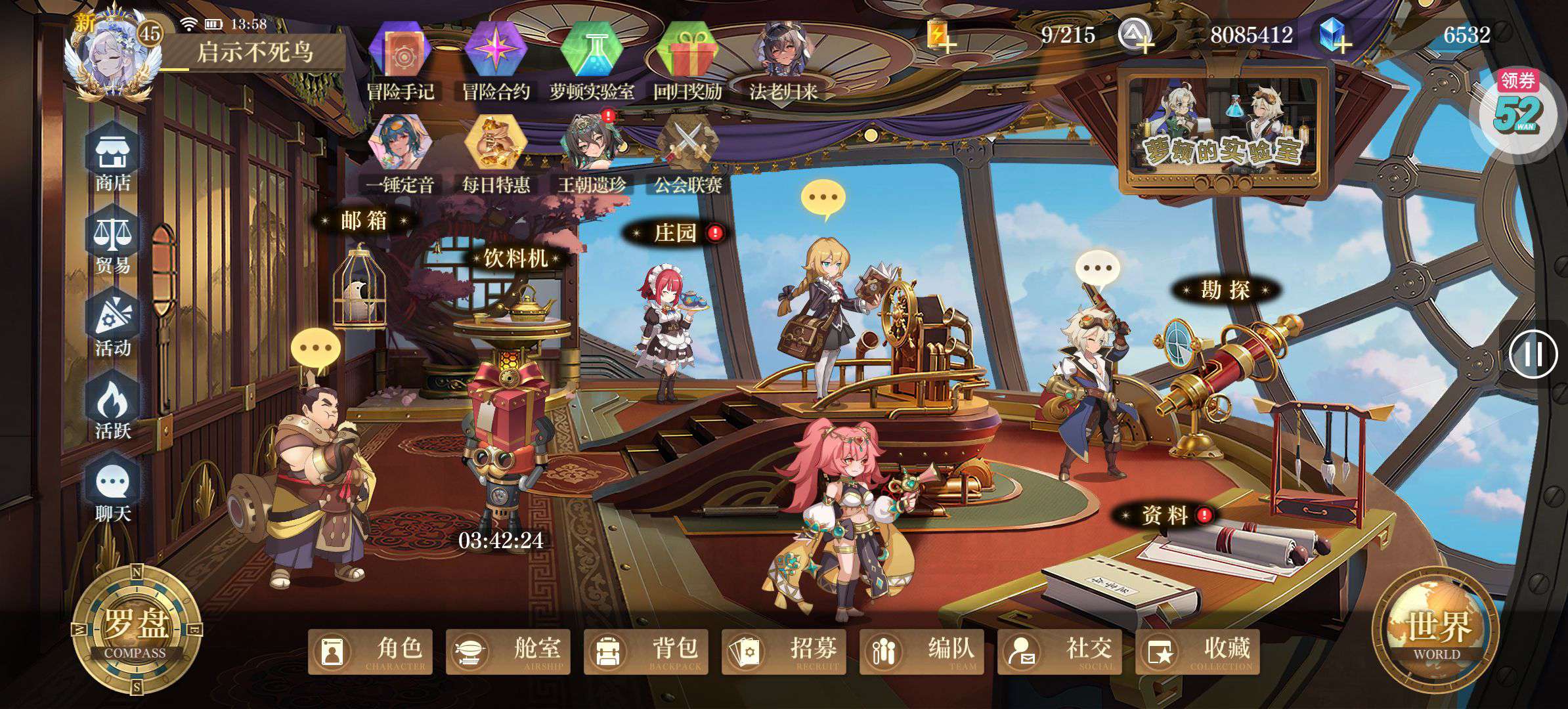Screen dimensions: 1568x709
Task: Show the 活动 events panel
Action: click(x=114, y=326)
